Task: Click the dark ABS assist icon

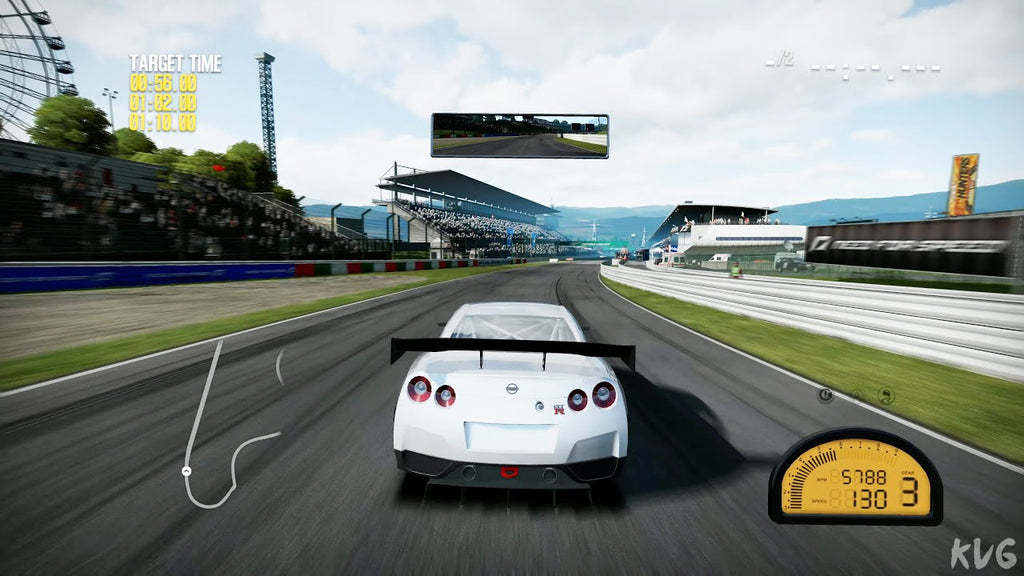Action: point(826,395)
